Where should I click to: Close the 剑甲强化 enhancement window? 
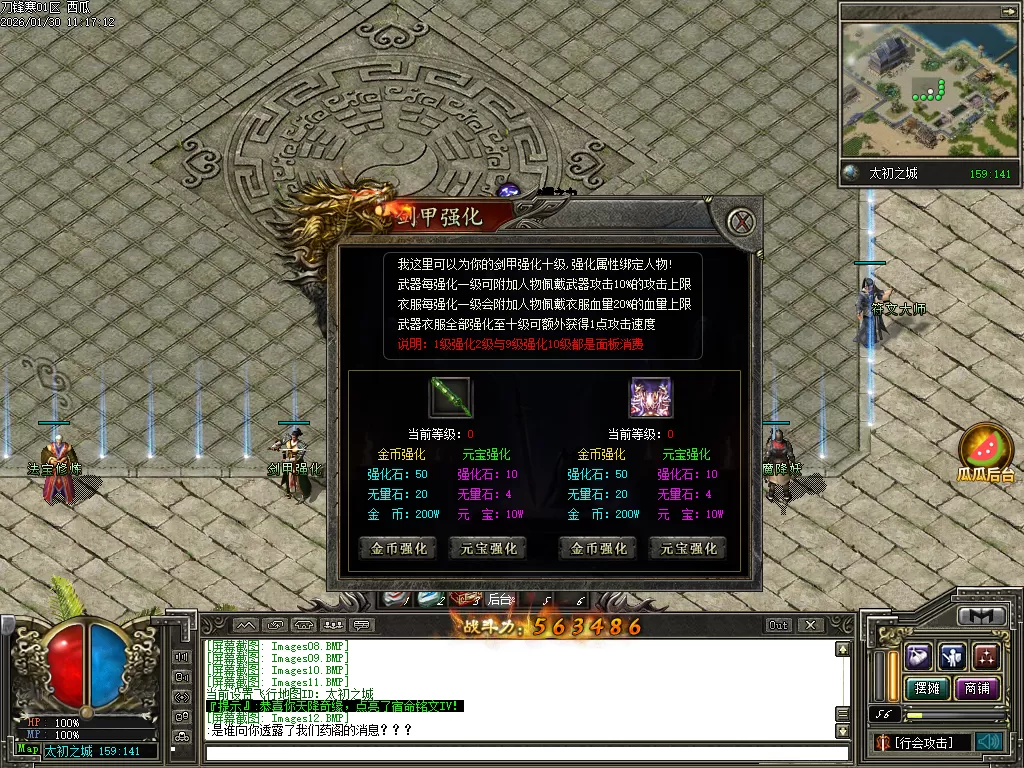(741, 222)
